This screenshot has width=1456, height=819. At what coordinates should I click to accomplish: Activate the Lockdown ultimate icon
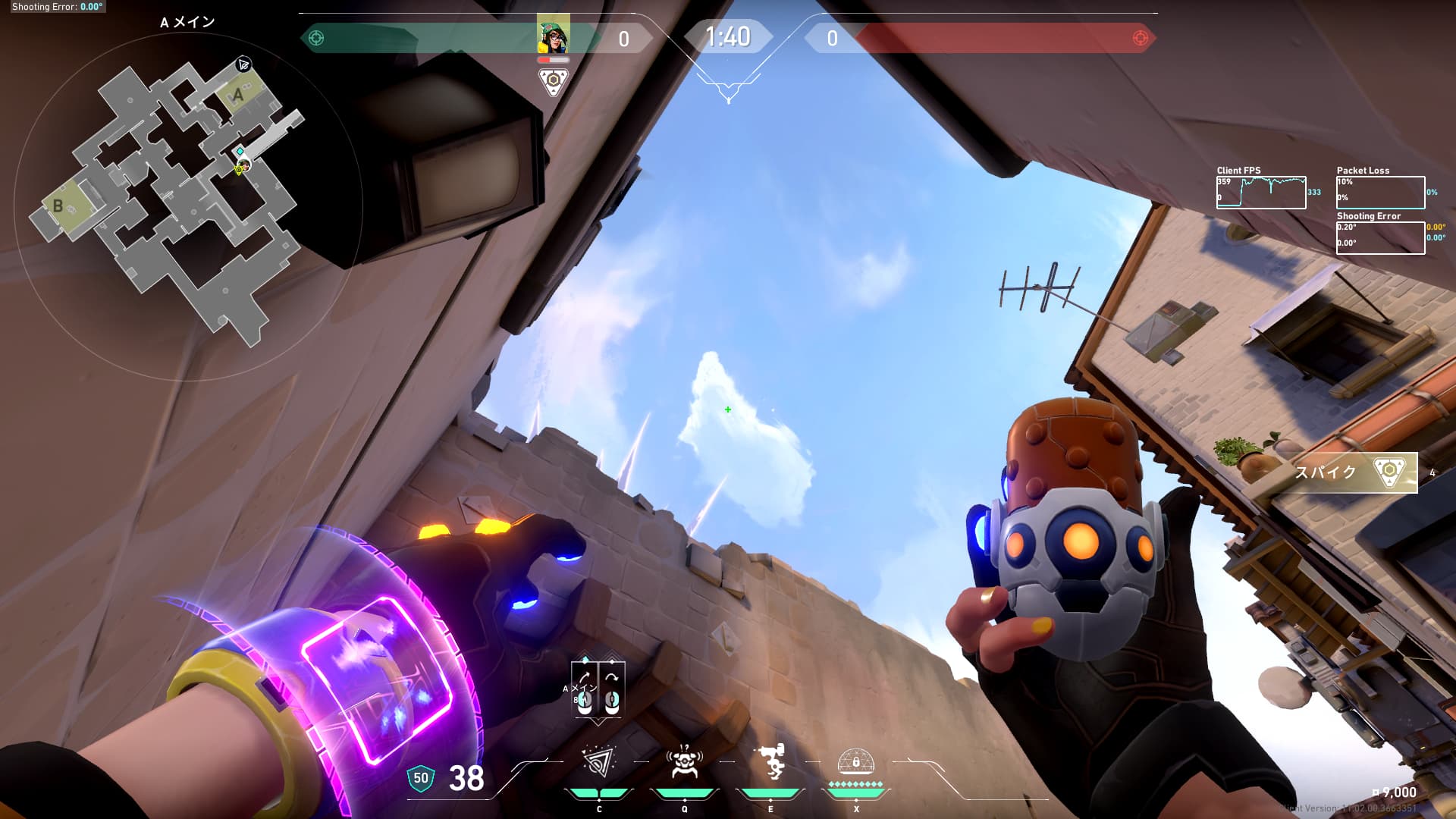click(x=856, y=761)
